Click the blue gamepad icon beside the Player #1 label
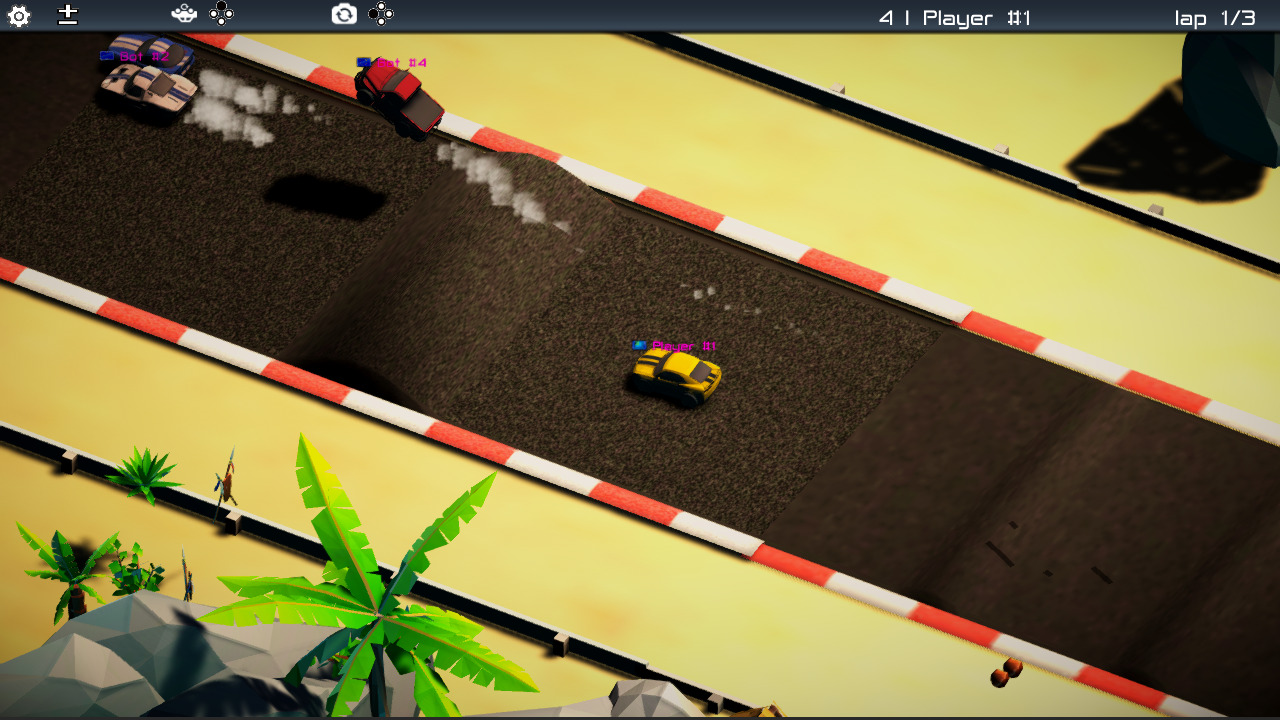 tap(639, 345)
